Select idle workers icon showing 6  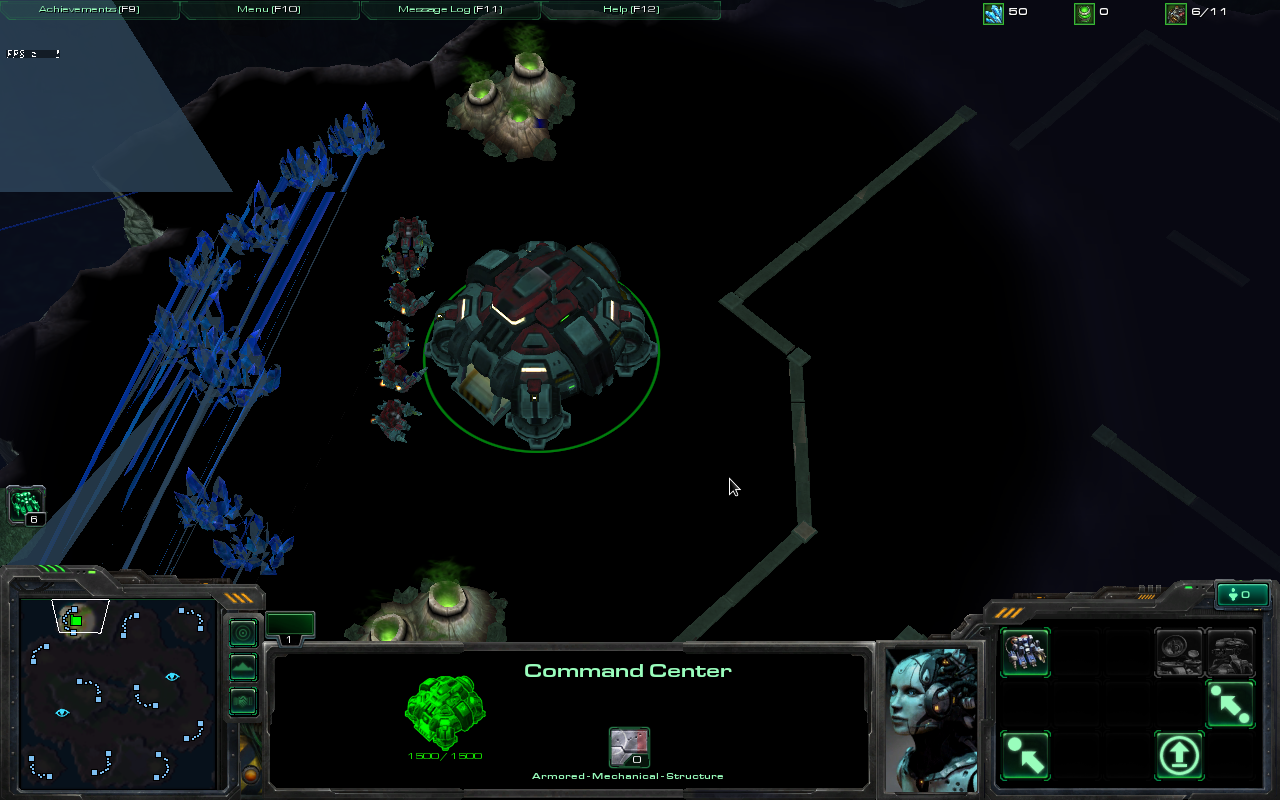27,505
